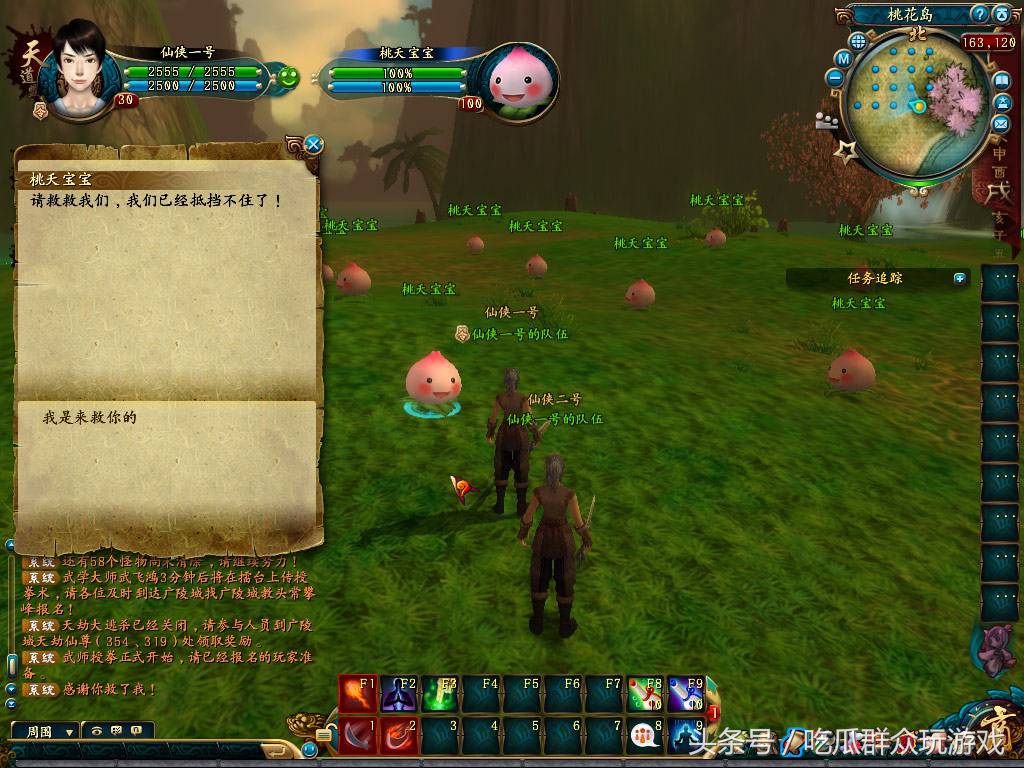Click the orange speech-bubble icon in slot 8
The image size is (1024, 768).
[x=645, y=736]
